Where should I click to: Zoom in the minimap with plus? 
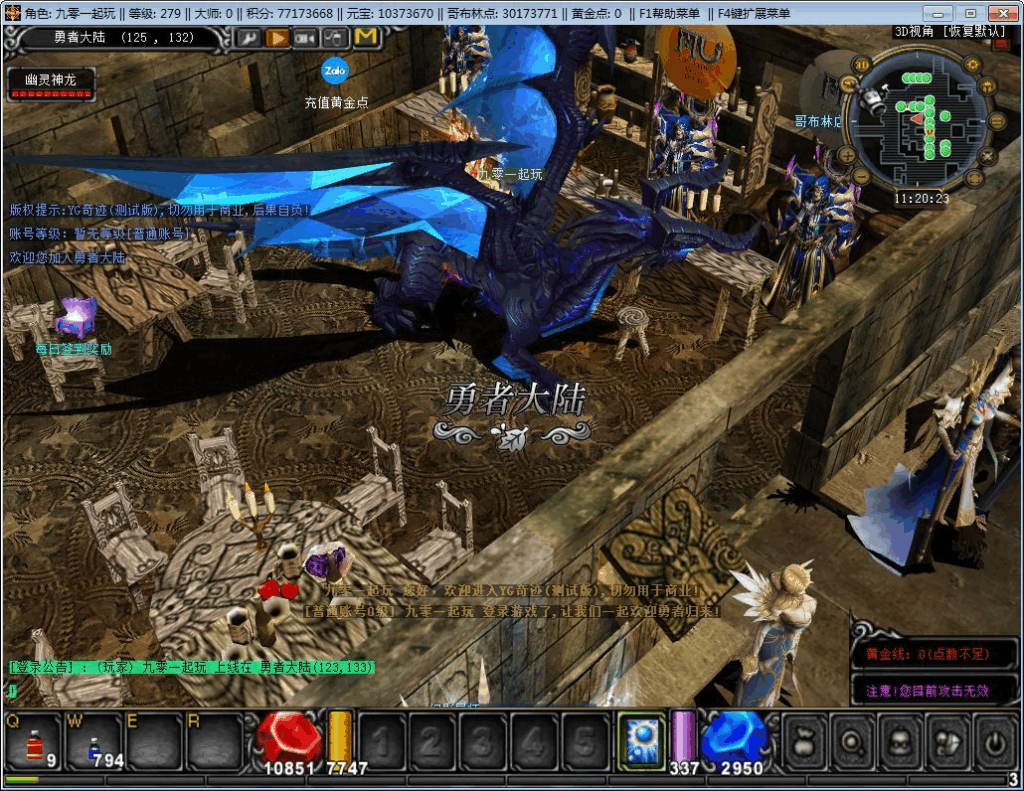846,155
